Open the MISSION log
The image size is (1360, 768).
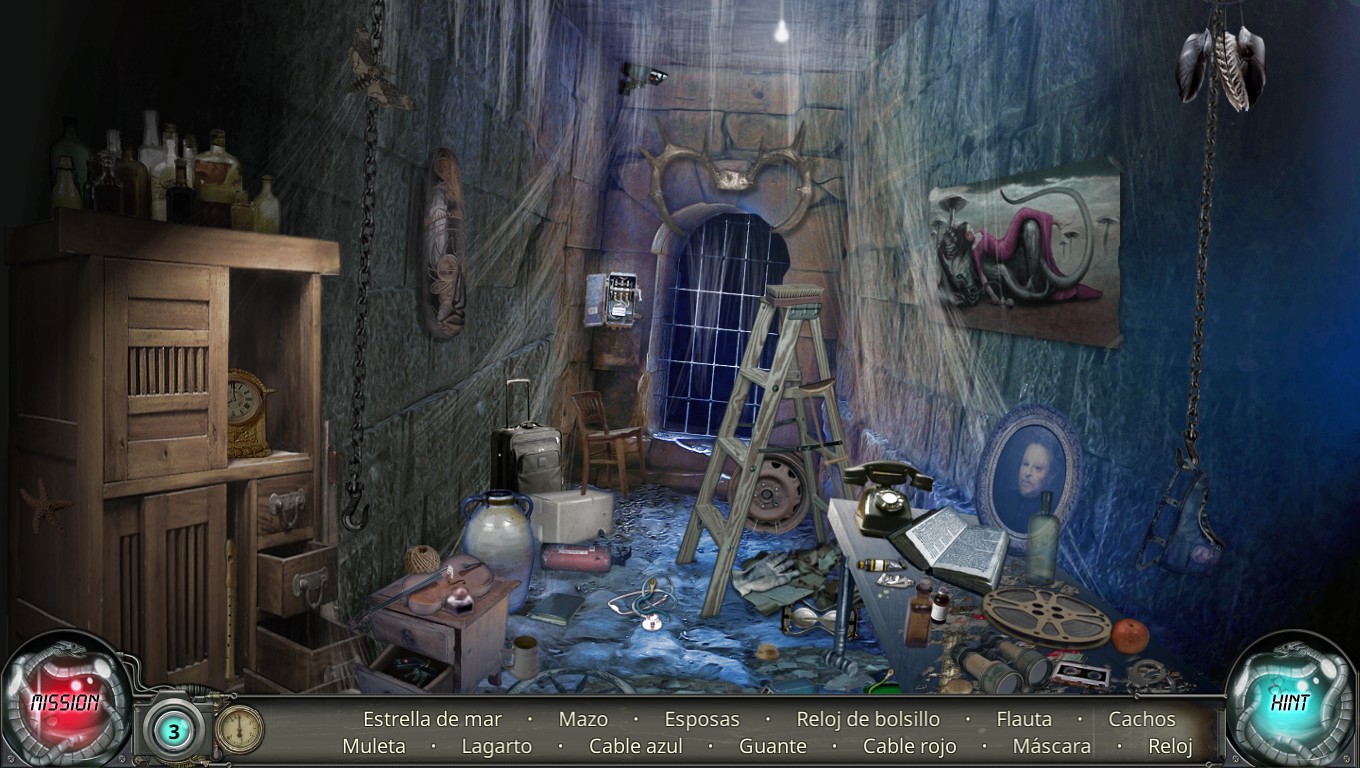(62, 700)
